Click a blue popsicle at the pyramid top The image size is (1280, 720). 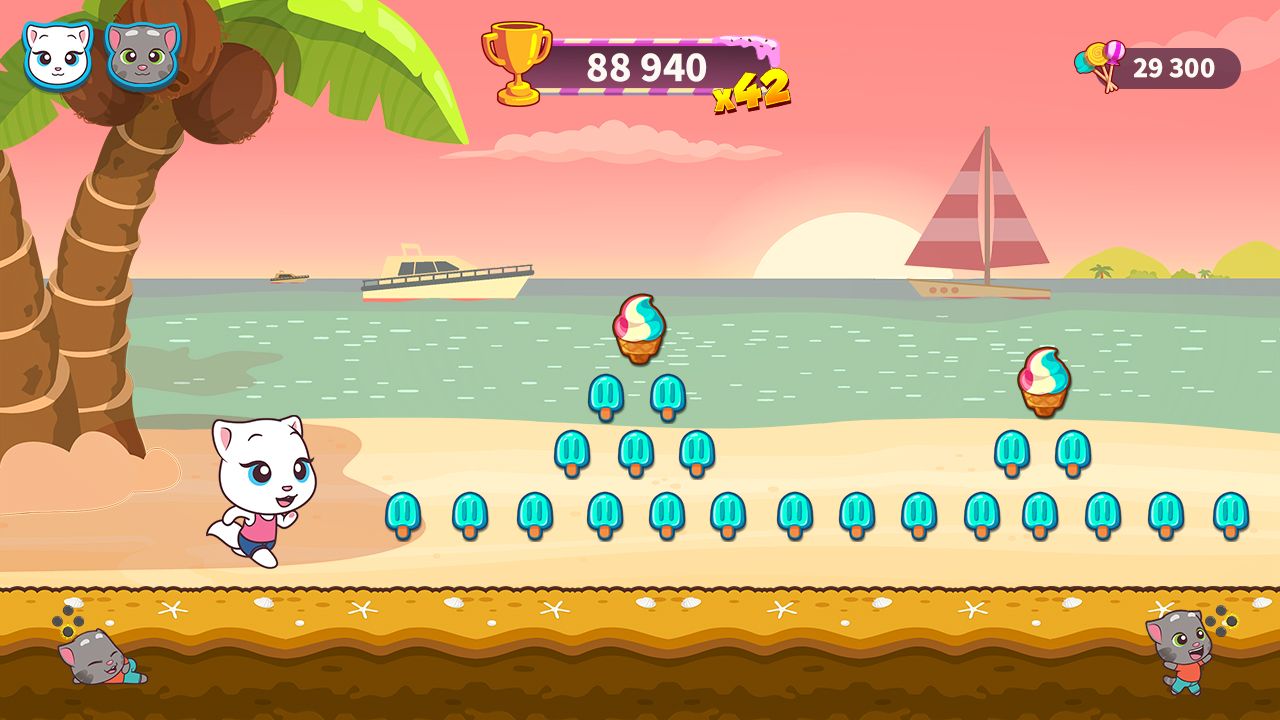[x=605, y=394]
